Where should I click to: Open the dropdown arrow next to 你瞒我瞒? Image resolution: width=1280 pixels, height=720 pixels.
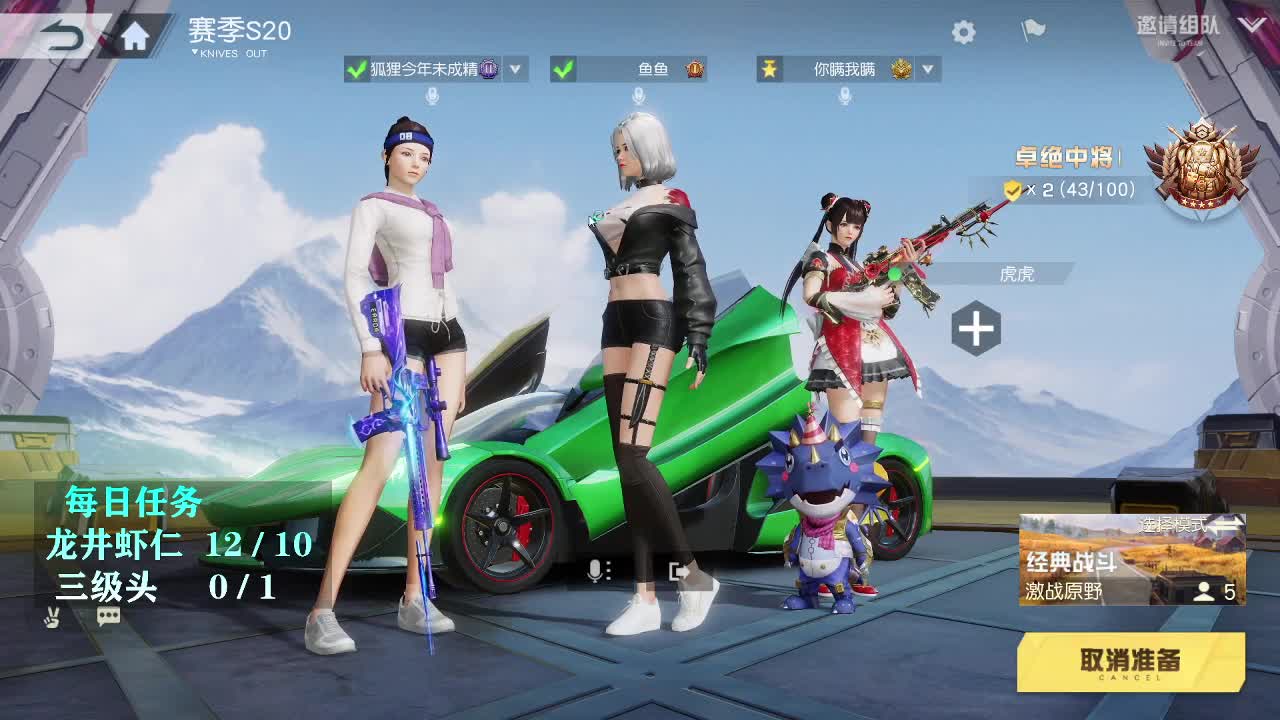click(x=928, y=70)
